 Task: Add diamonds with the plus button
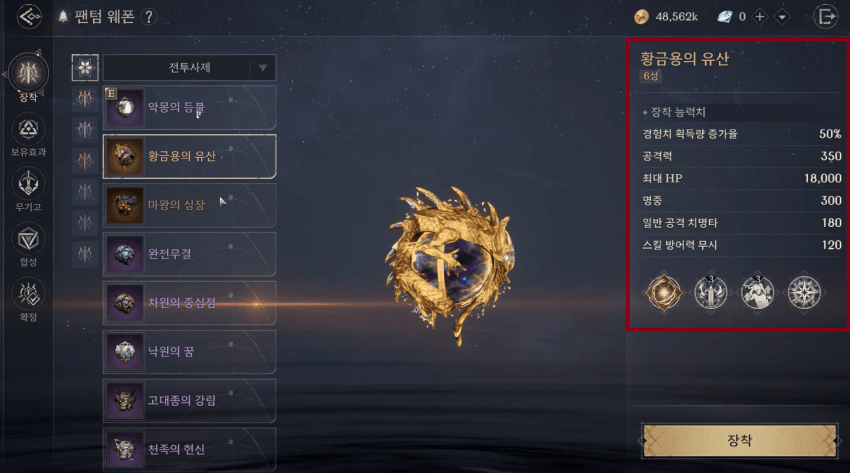(760, 17)
